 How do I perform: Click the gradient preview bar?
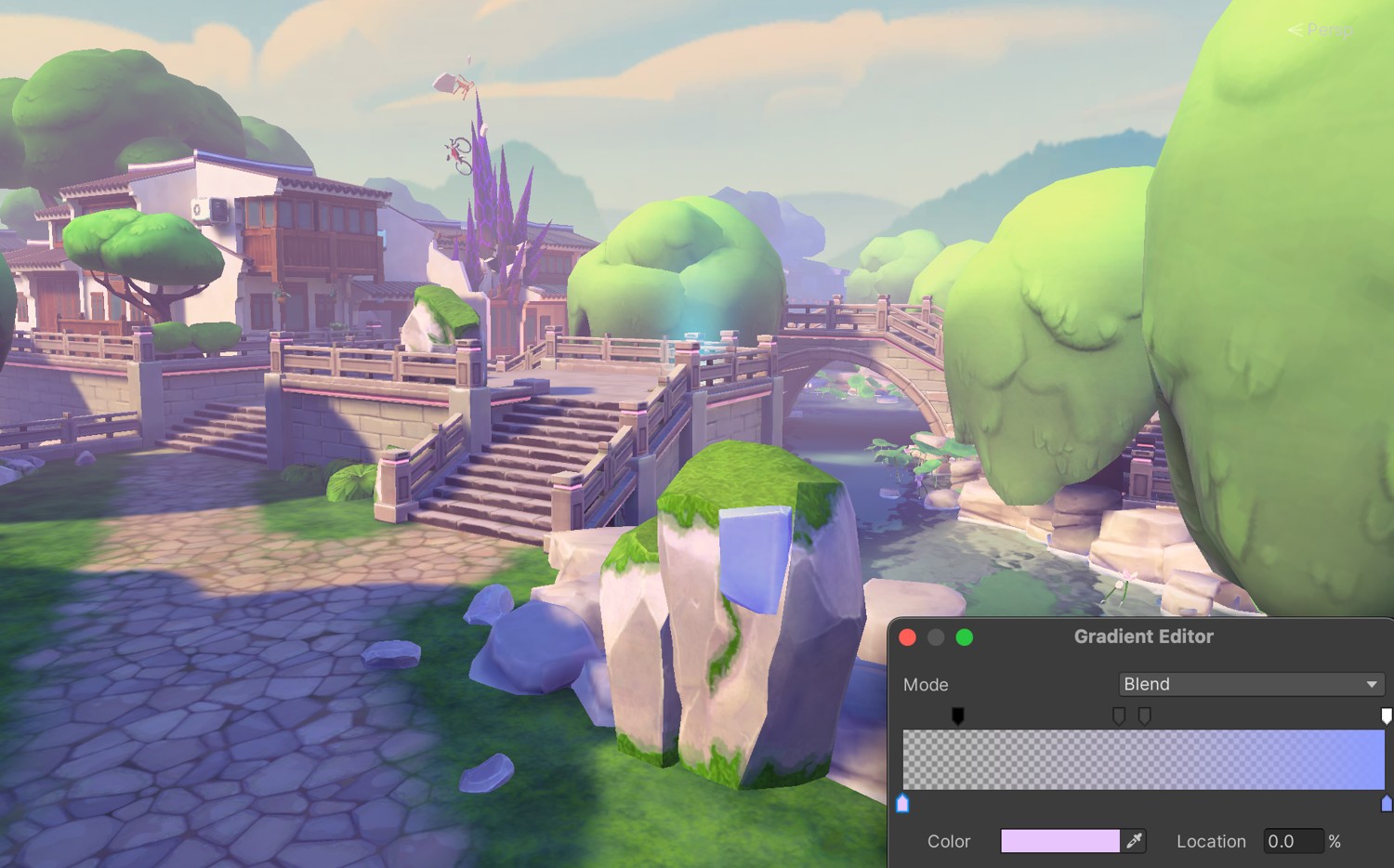tap(1143, 759)
